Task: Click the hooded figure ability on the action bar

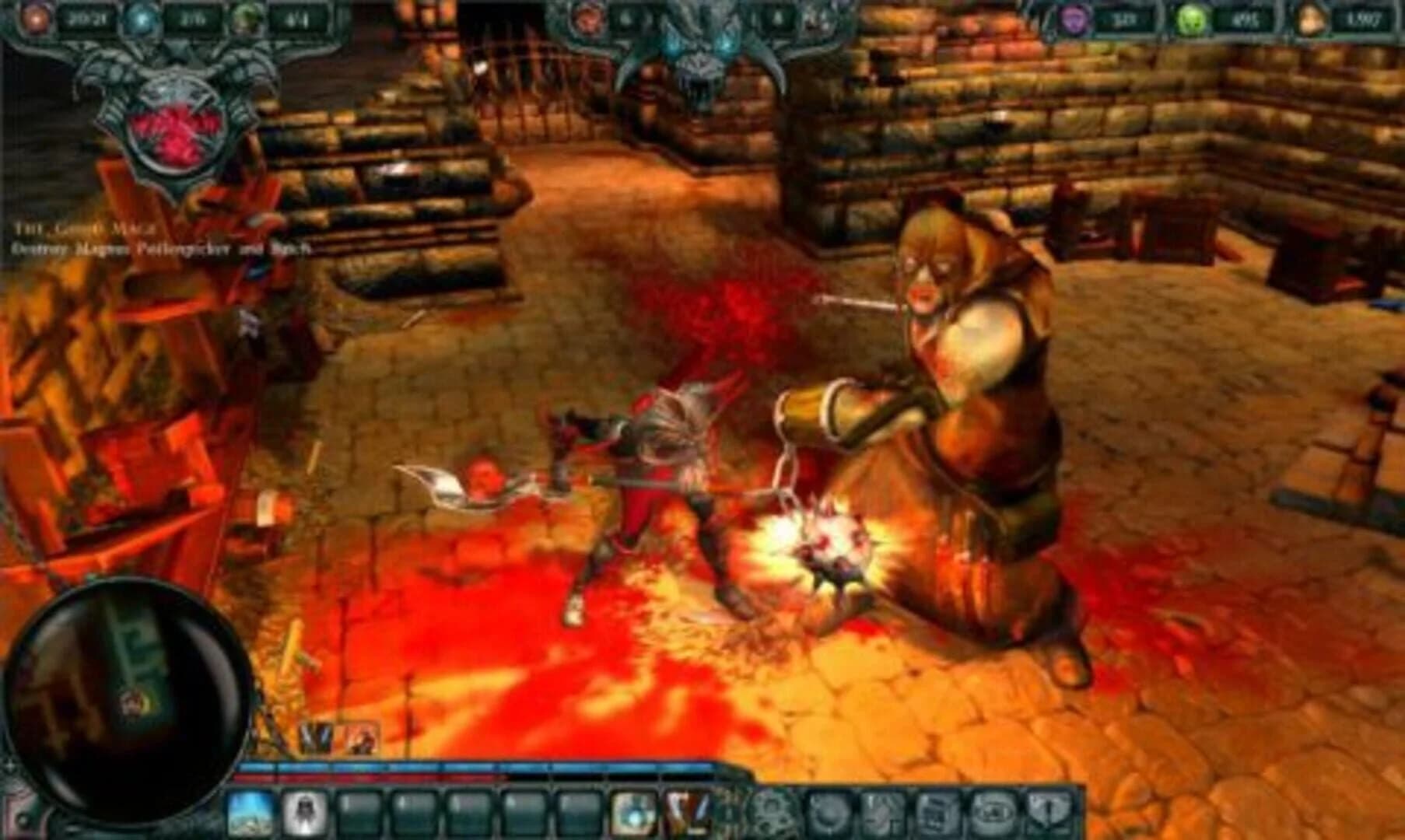Action: (305, 811)
